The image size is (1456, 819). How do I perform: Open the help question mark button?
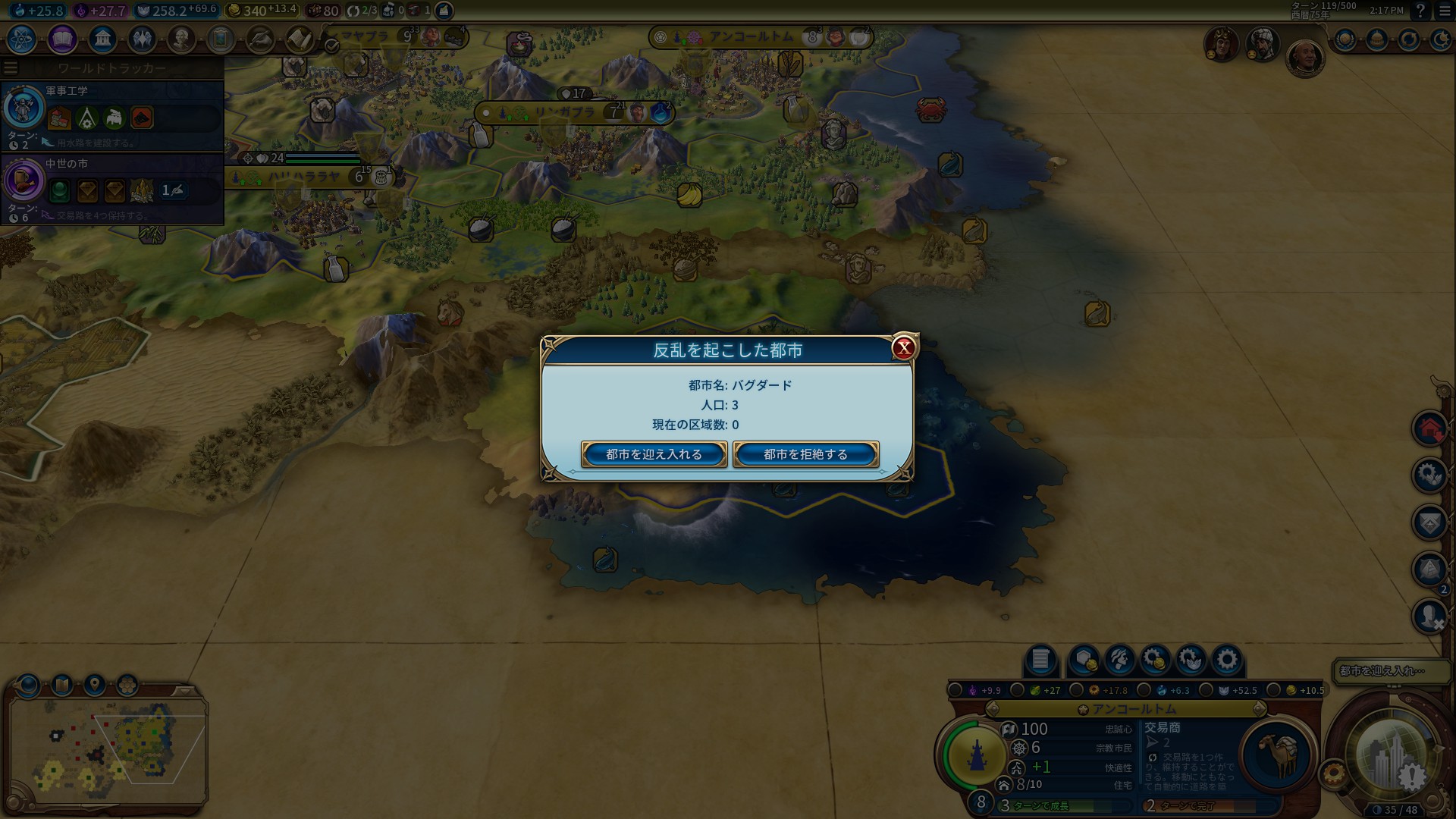coord(1421,11)
